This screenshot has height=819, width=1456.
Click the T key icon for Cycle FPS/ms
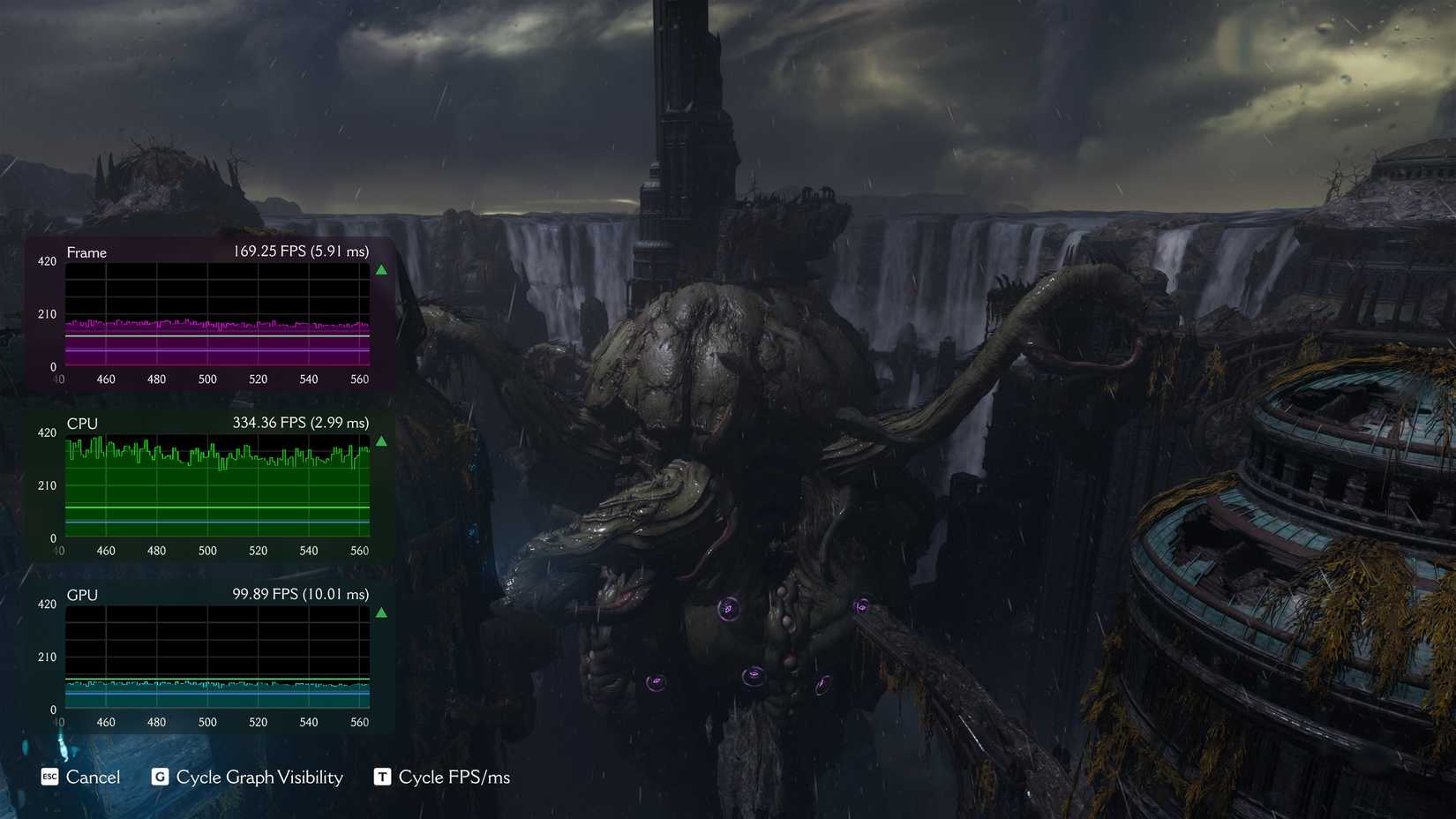tap(382, 778)
